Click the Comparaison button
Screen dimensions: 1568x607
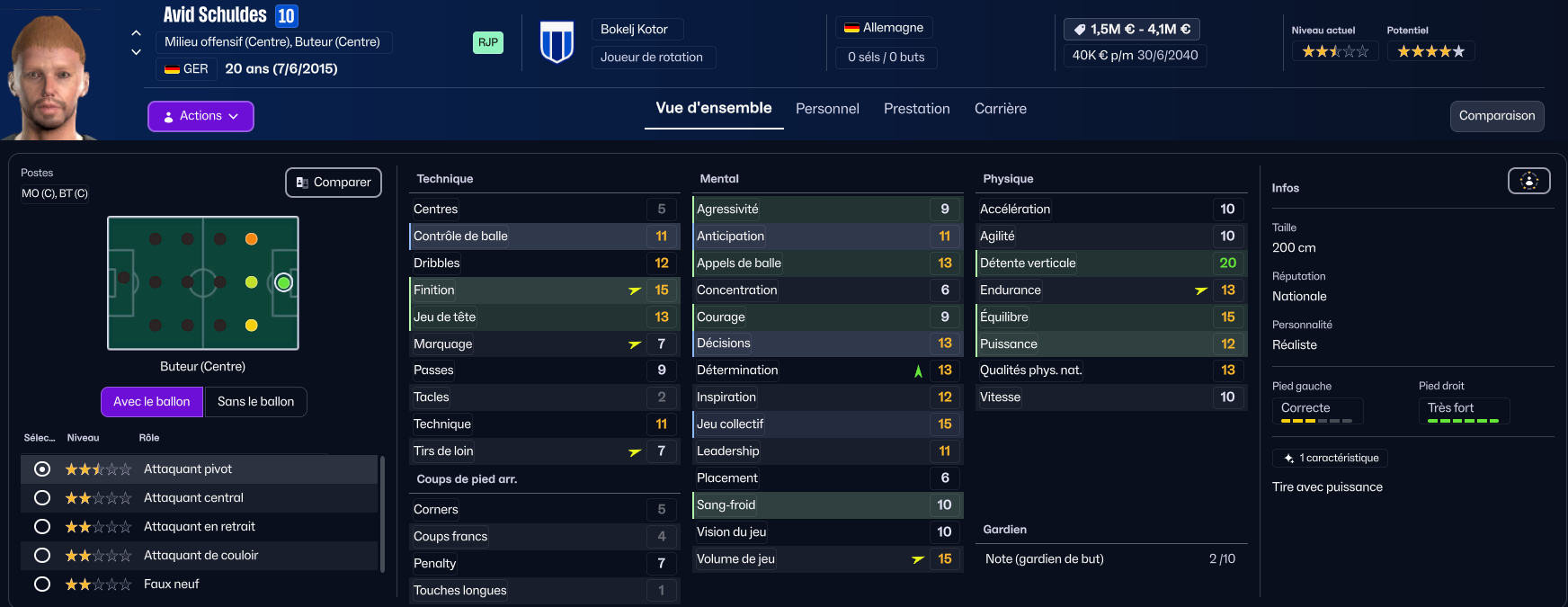[x=1496, y=116]
